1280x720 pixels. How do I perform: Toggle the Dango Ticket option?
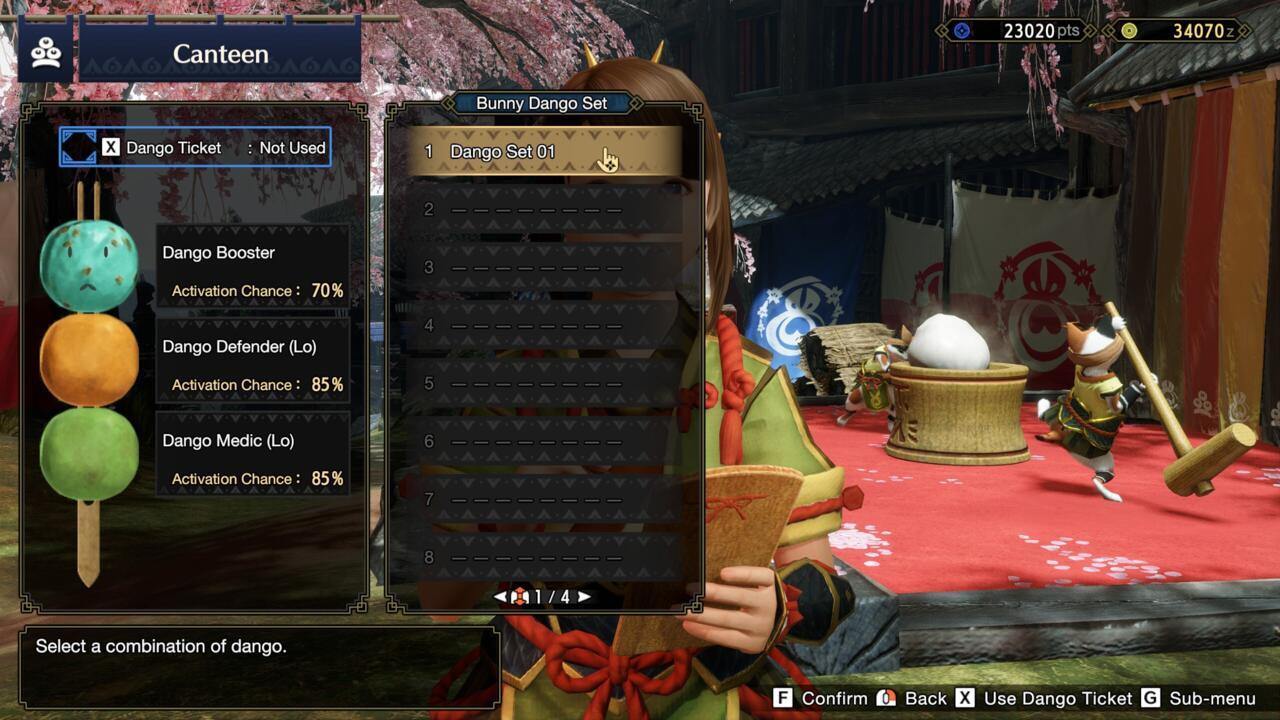[196, 148]
